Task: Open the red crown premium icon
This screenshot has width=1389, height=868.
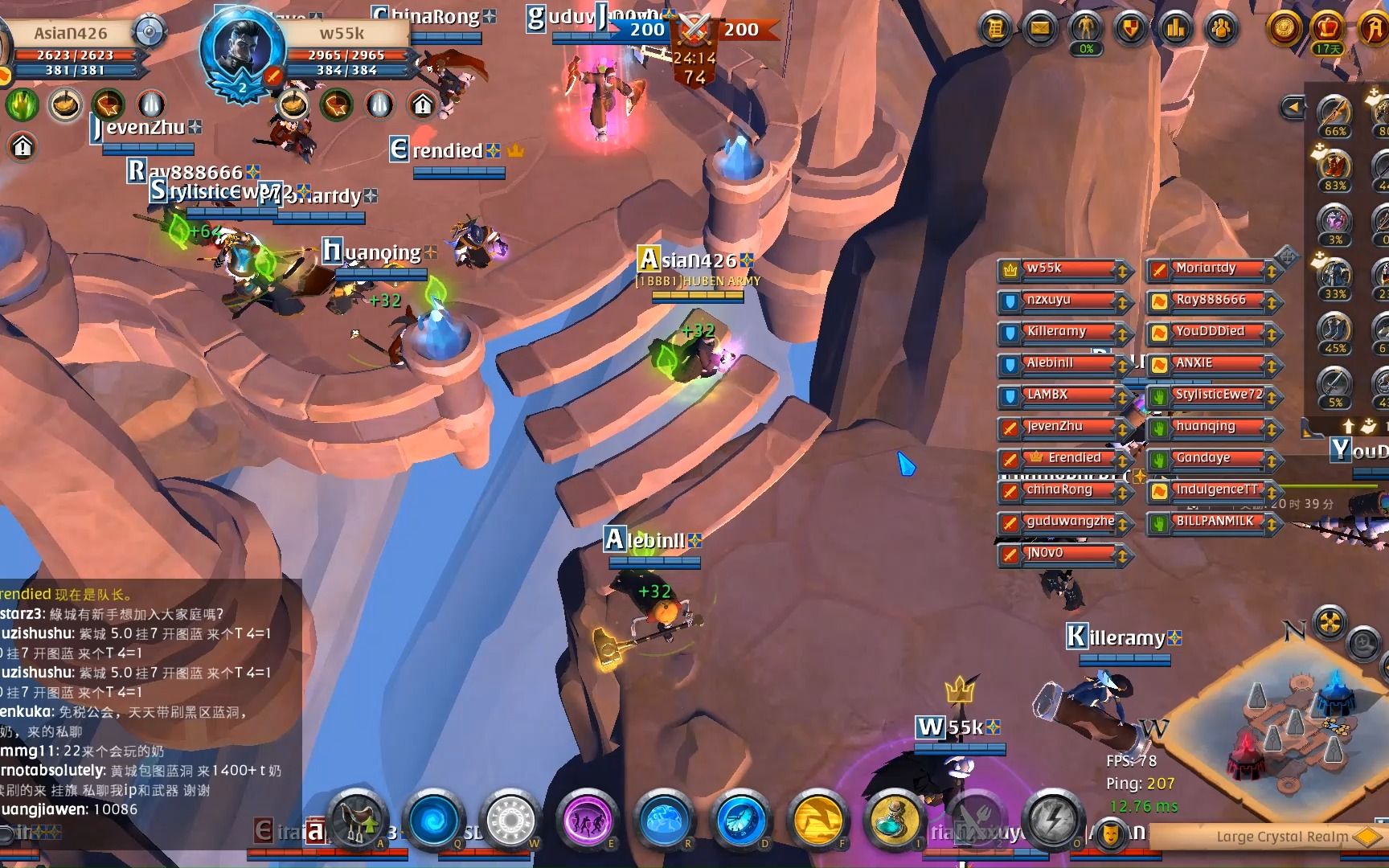Action: click(x=1327, y=29)
